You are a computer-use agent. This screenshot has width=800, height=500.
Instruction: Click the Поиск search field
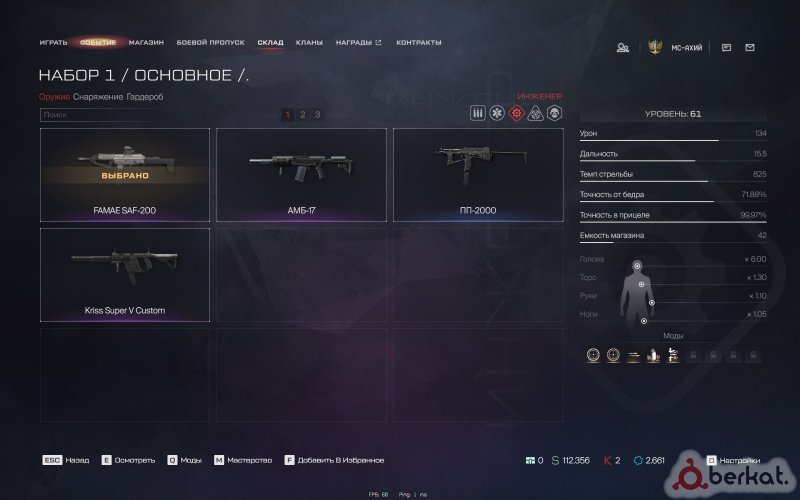(x=150, y=115)
